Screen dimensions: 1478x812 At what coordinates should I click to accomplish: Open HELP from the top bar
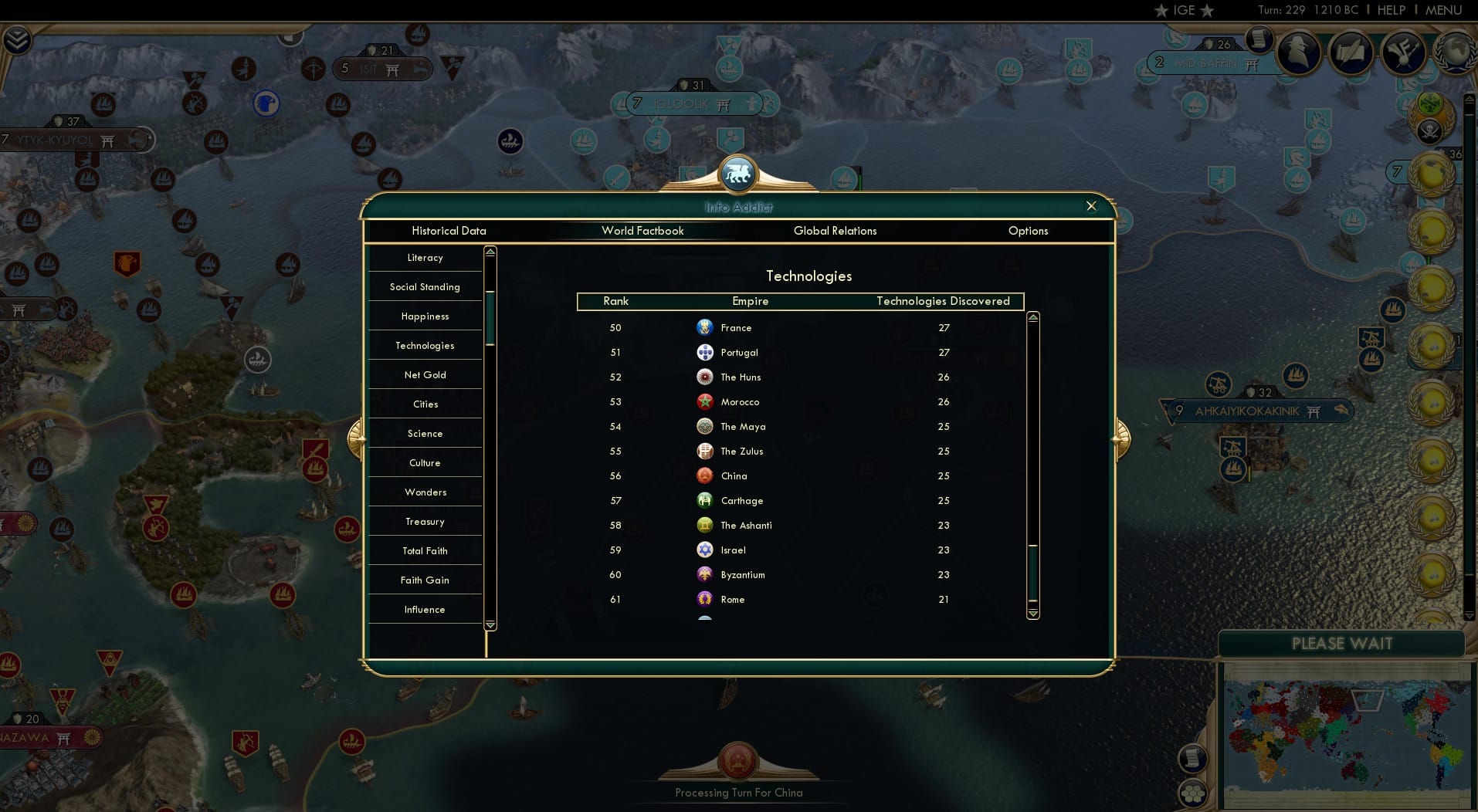click(x=1390, y=10)
